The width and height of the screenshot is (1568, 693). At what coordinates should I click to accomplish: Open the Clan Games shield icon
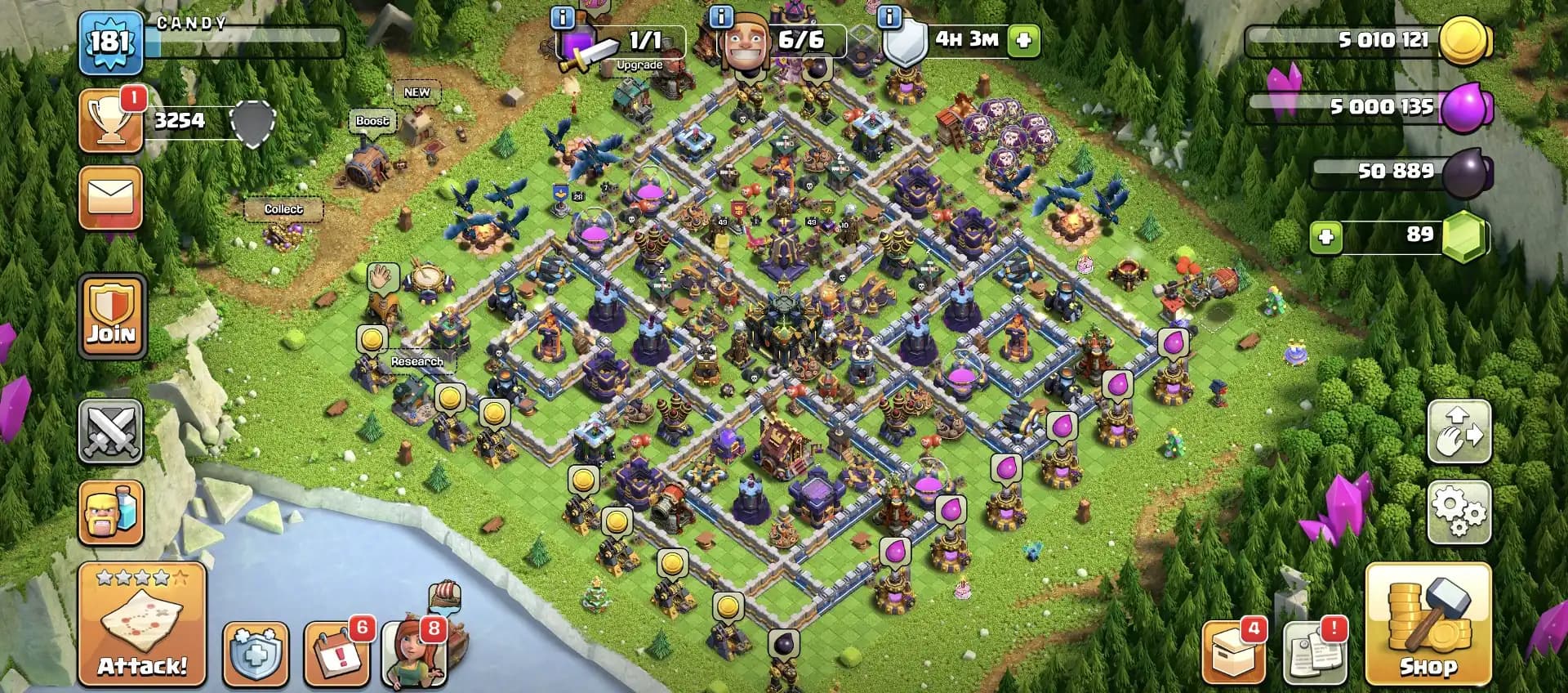point(256,654)
